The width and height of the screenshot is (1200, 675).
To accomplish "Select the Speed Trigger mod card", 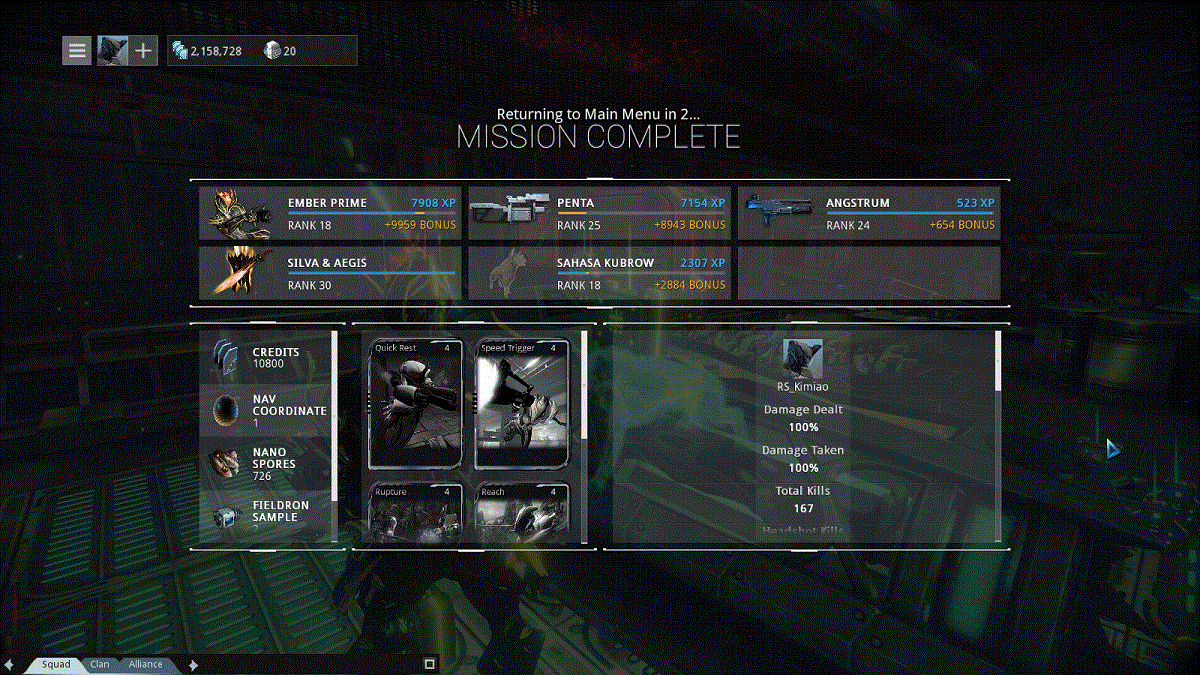I will click(x=522, y=405).
